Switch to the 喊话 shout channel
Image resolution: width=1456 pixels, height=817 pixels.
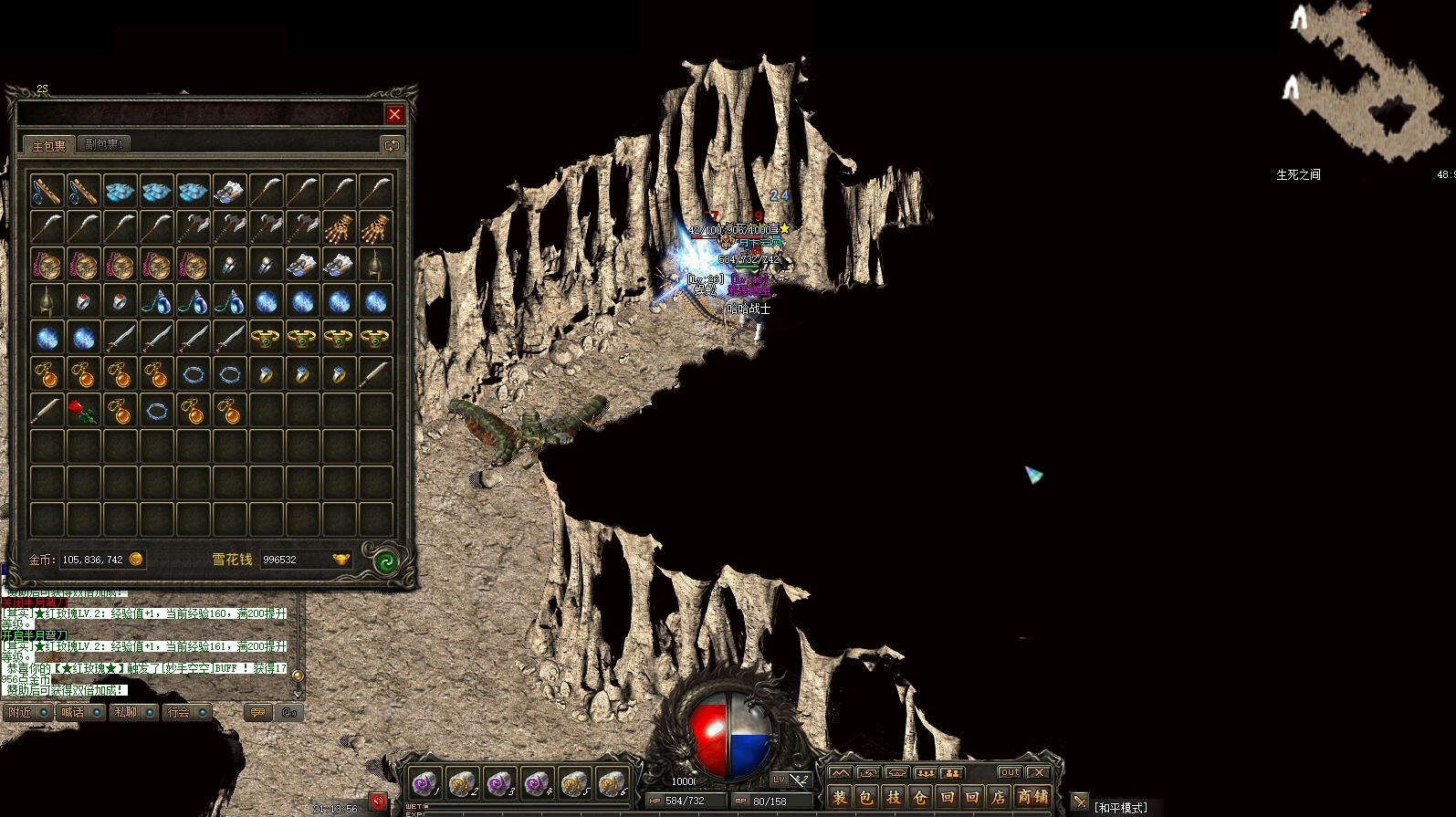click(79, 712)
